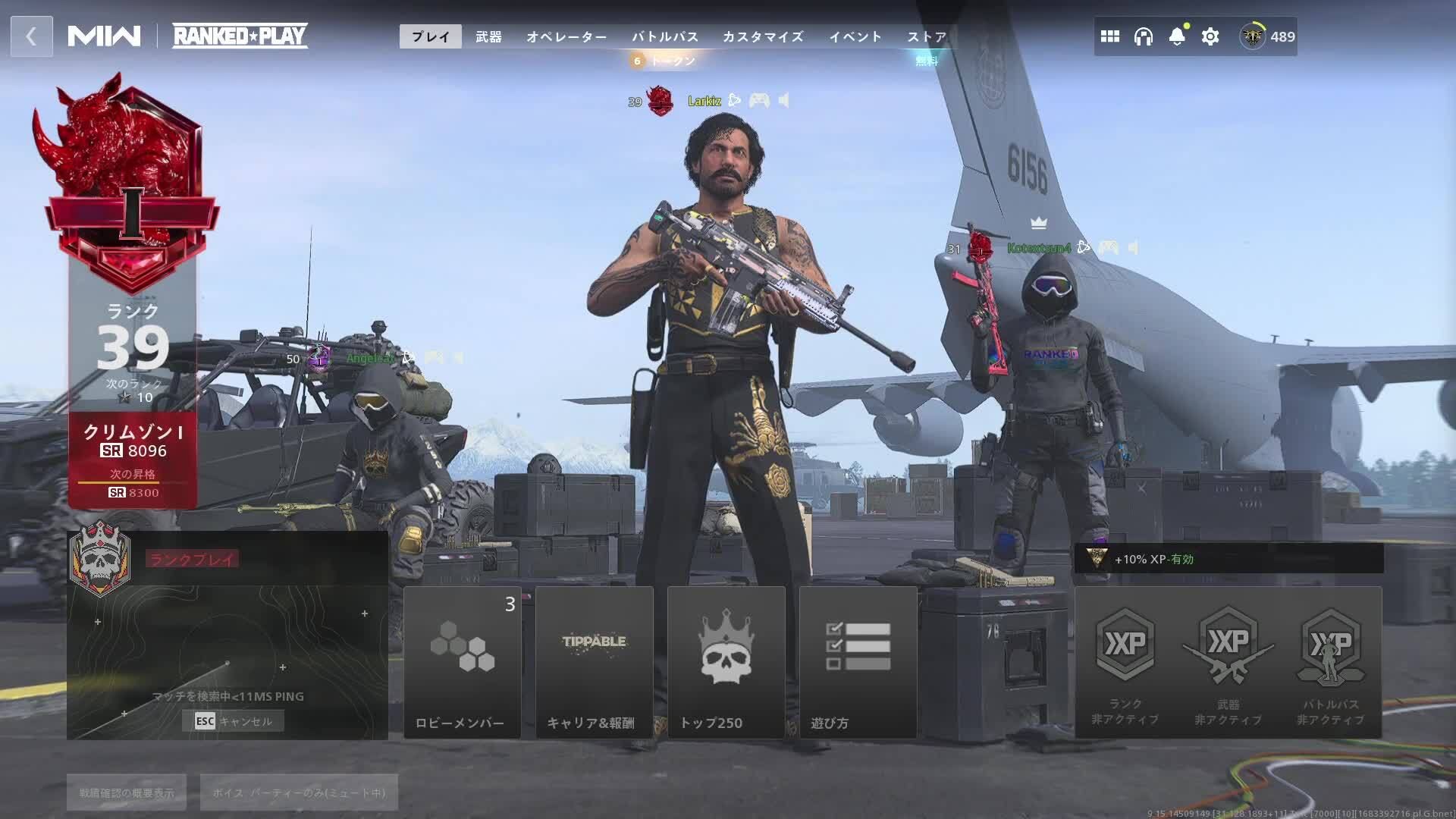This screenshot has height=819, width=1456.
Task: Open the オペレーター tab
Action: 566,36
